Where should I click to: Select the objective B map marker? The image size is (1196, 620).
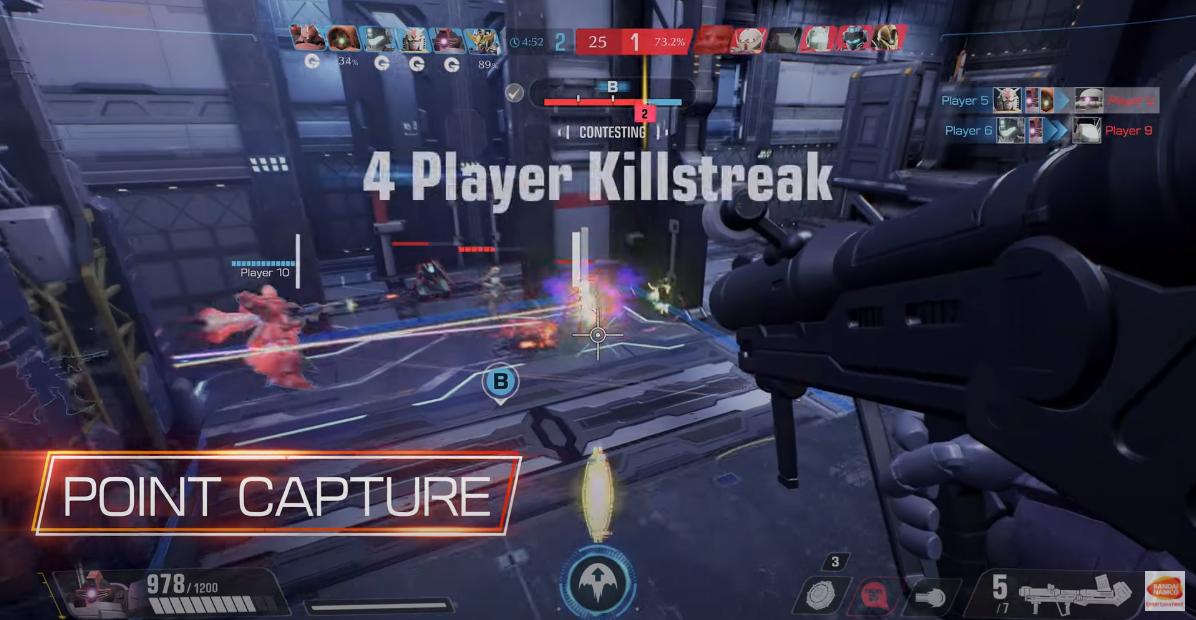500,381
